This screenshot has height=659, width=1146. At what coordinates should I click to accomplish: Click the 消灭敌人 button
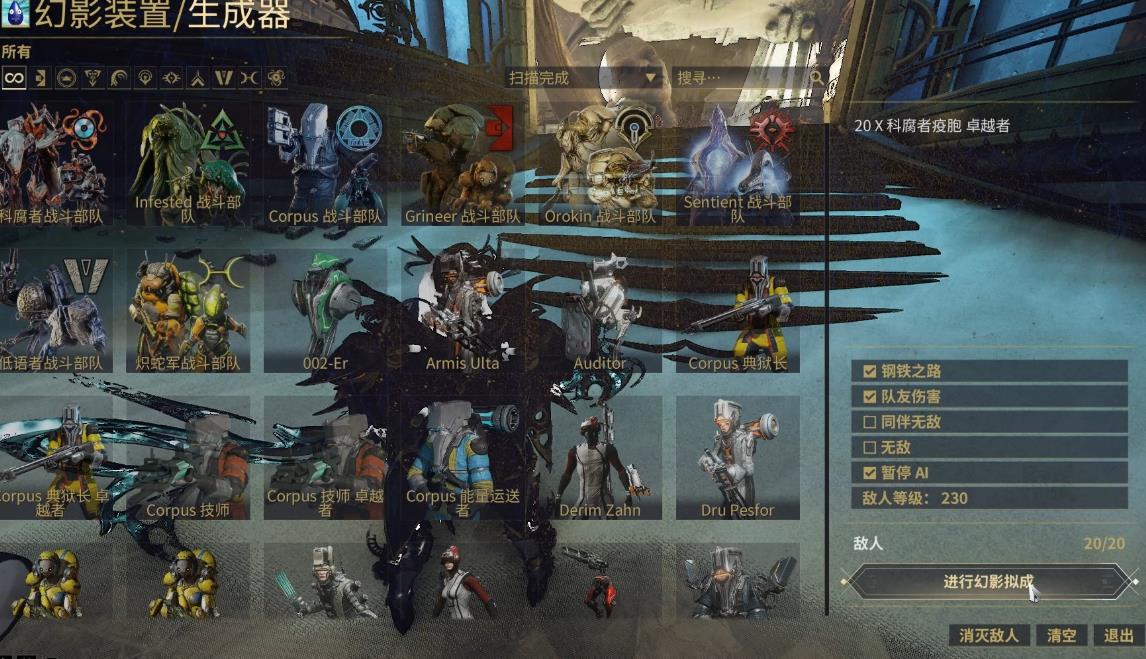coord(988,635)
